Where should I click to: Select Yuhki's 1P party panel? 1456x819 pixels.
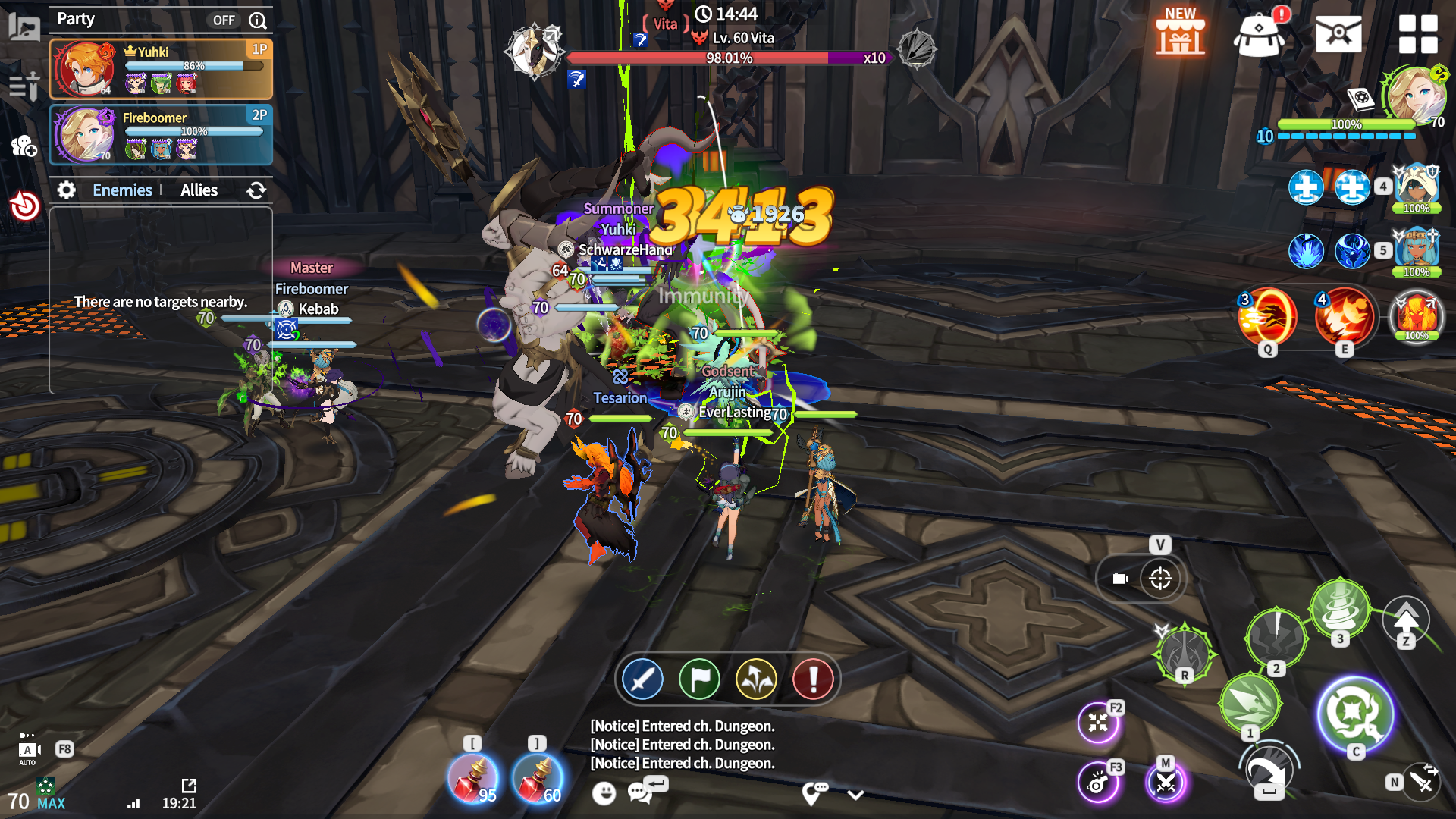pos(161,70)
